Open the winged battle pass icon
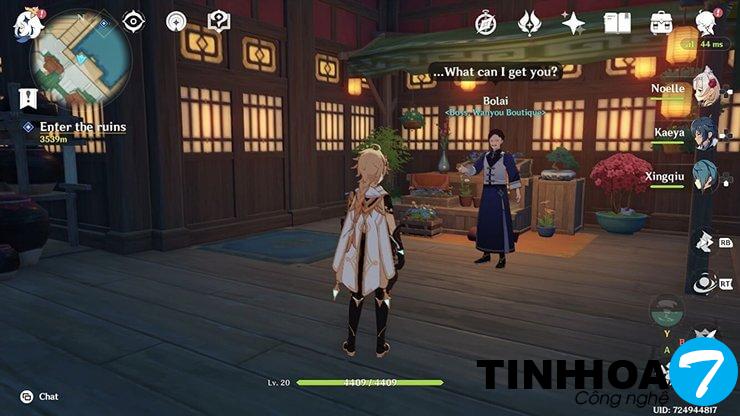The width and height of the screenshot is (740, 416). (529, 22)
